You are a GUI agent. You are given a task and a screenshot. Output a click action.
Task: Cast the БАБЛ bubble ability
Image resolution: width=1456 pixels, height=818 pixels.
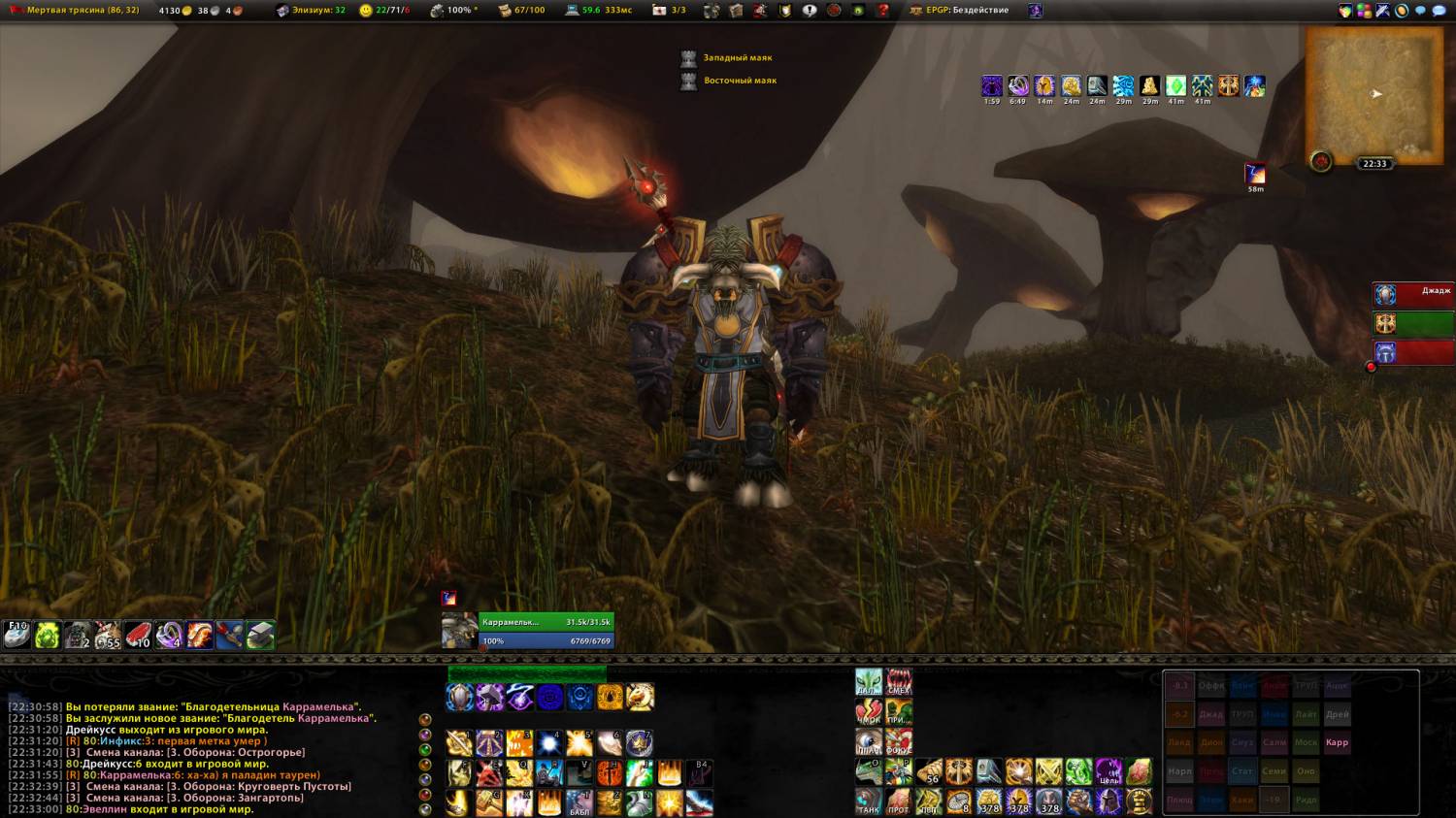pos(579,802)
